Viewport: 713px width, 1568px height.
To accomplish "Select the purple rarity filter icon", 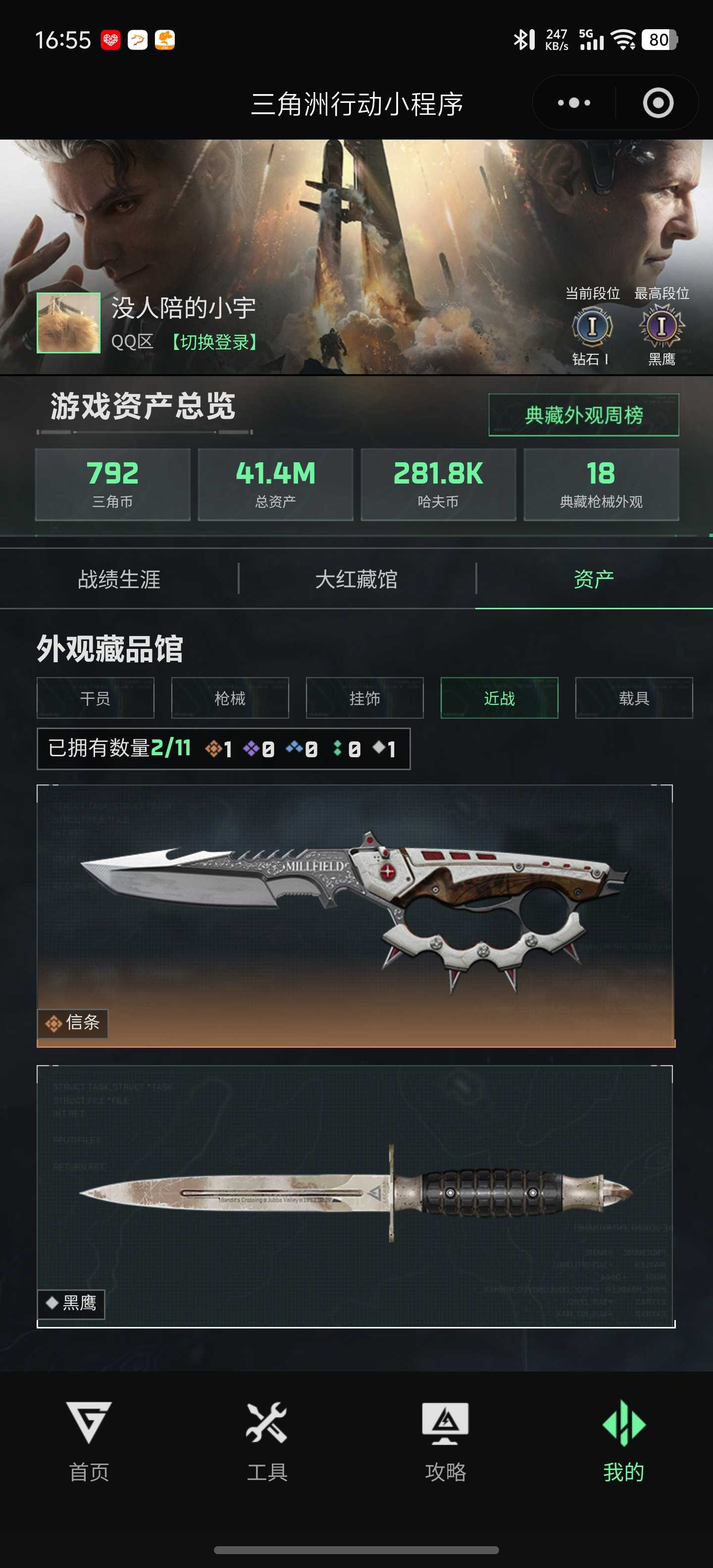I will click(251, 750).
